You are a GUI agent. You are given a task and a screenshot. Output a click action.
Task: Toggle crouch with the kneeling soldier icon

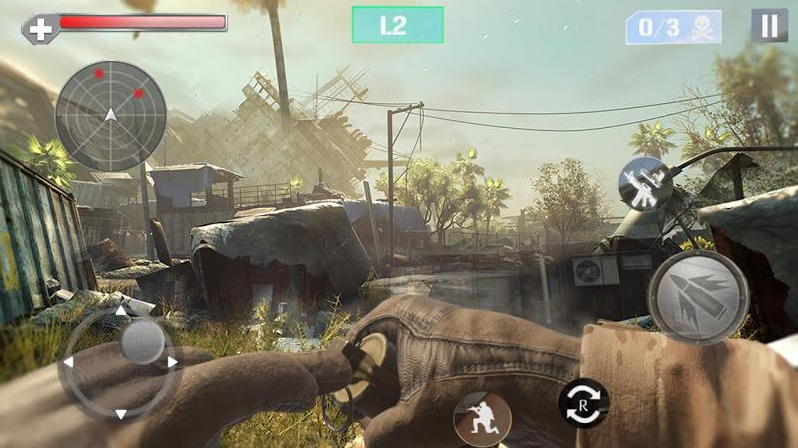coord(476,415)
